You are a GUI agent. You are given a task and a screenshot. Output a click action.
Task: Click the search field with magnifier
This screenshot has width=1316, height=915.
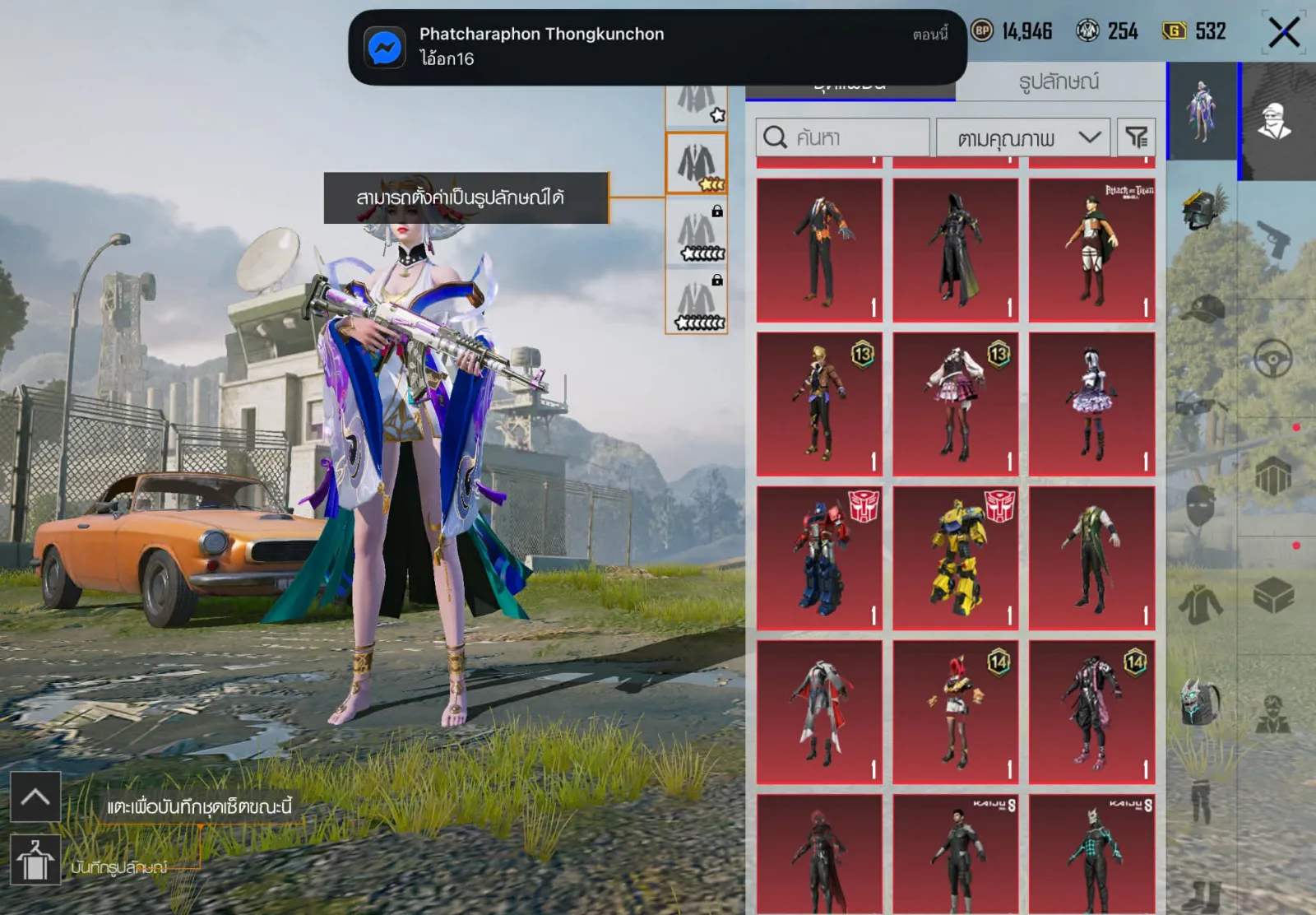tap(842, 137)
